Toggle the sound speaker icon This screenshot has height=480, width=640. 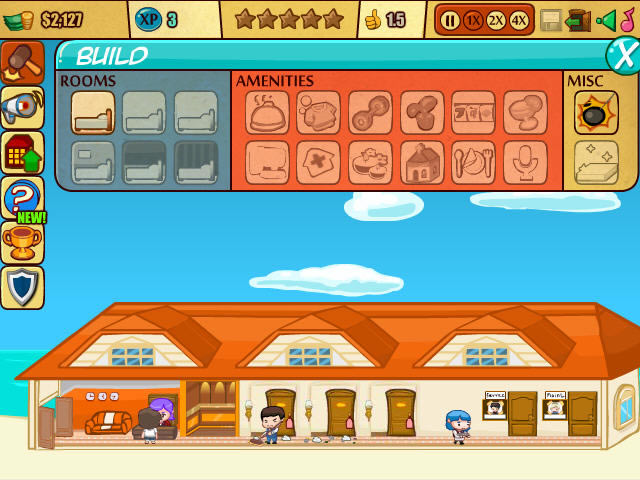[x=606, y=20]
